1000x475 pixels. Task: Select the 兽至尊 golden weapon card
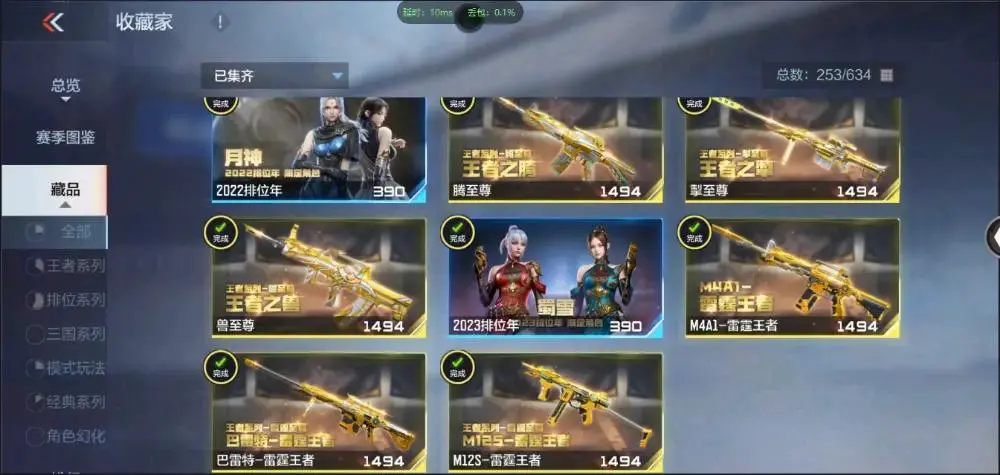(x=318, y=277)
